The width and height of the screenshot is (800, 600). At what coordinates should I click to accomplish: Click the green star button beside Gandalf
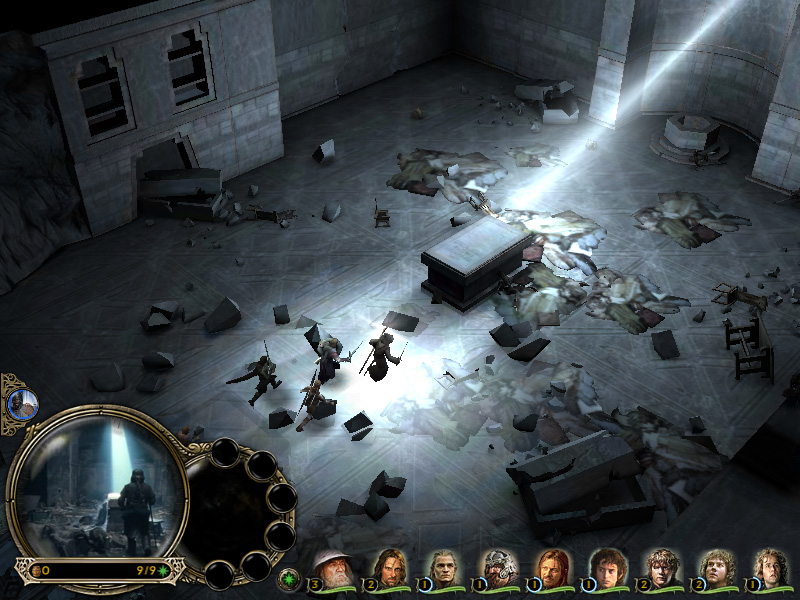(x=289, y=578)
